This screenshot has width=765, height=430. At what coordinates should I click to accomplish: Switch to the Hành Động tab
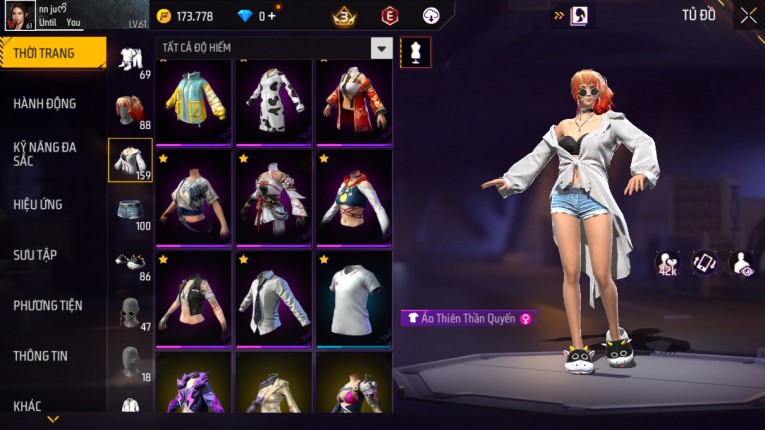point(46,104)
